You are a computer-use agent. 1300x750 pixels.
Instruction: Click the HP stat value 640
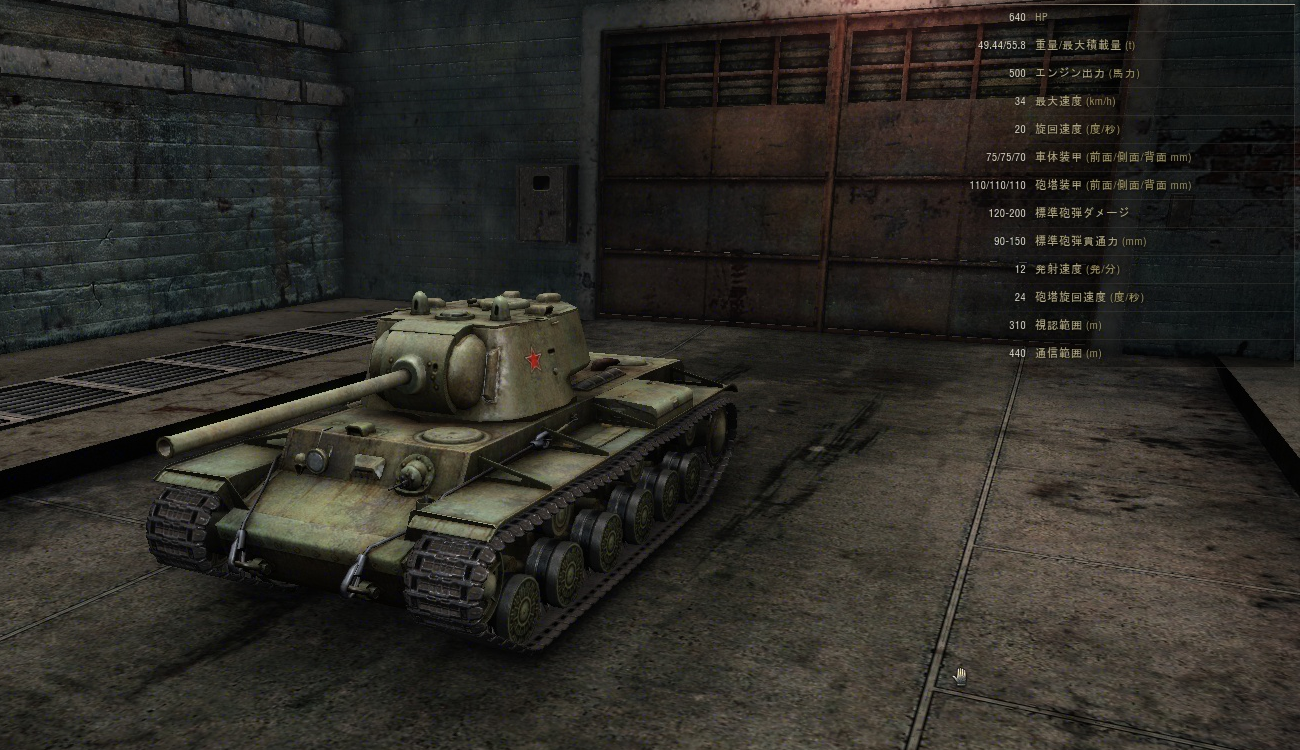coord(1017,17)
